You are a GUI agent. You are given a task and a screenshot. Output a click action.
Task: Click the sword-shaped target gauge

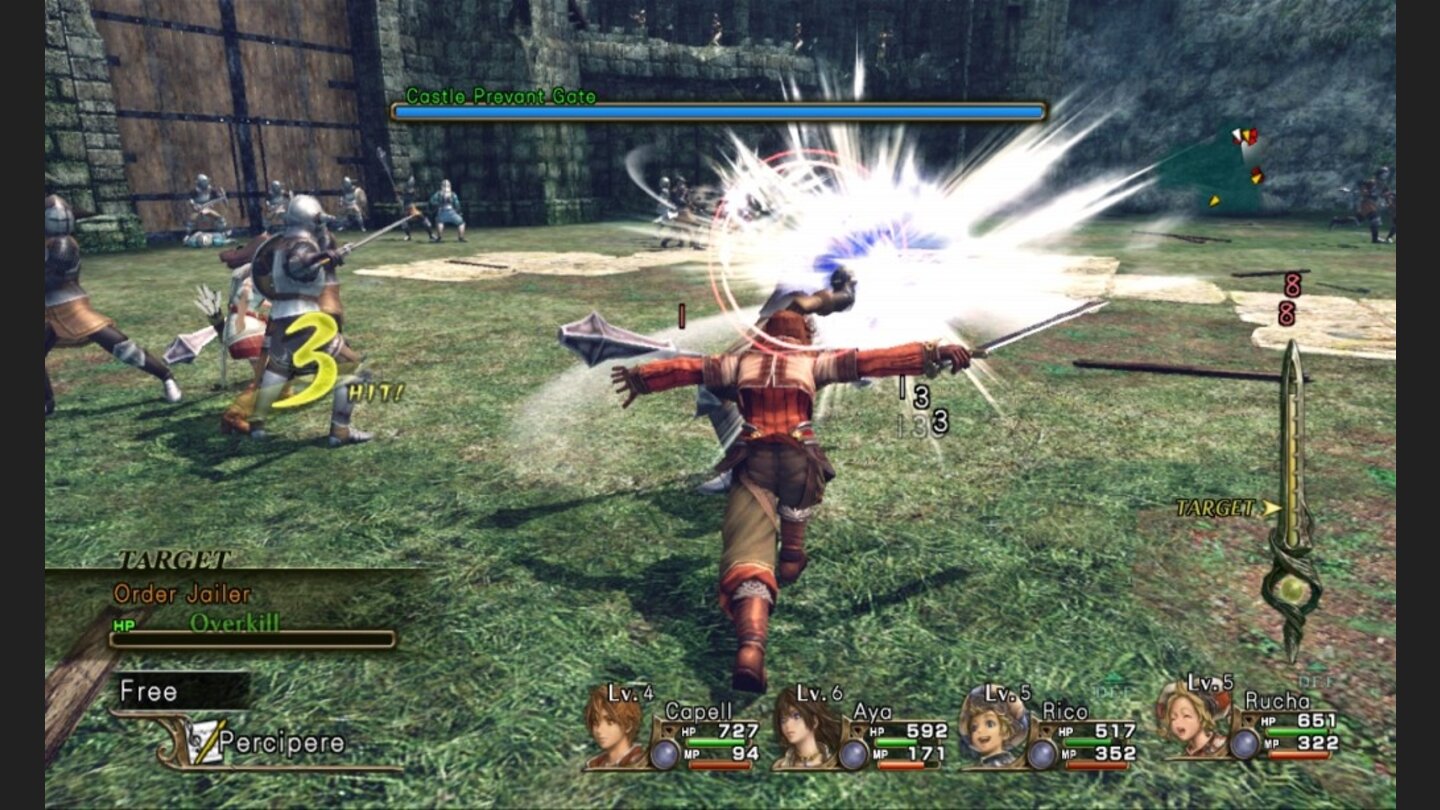[x=1292, y=500]
